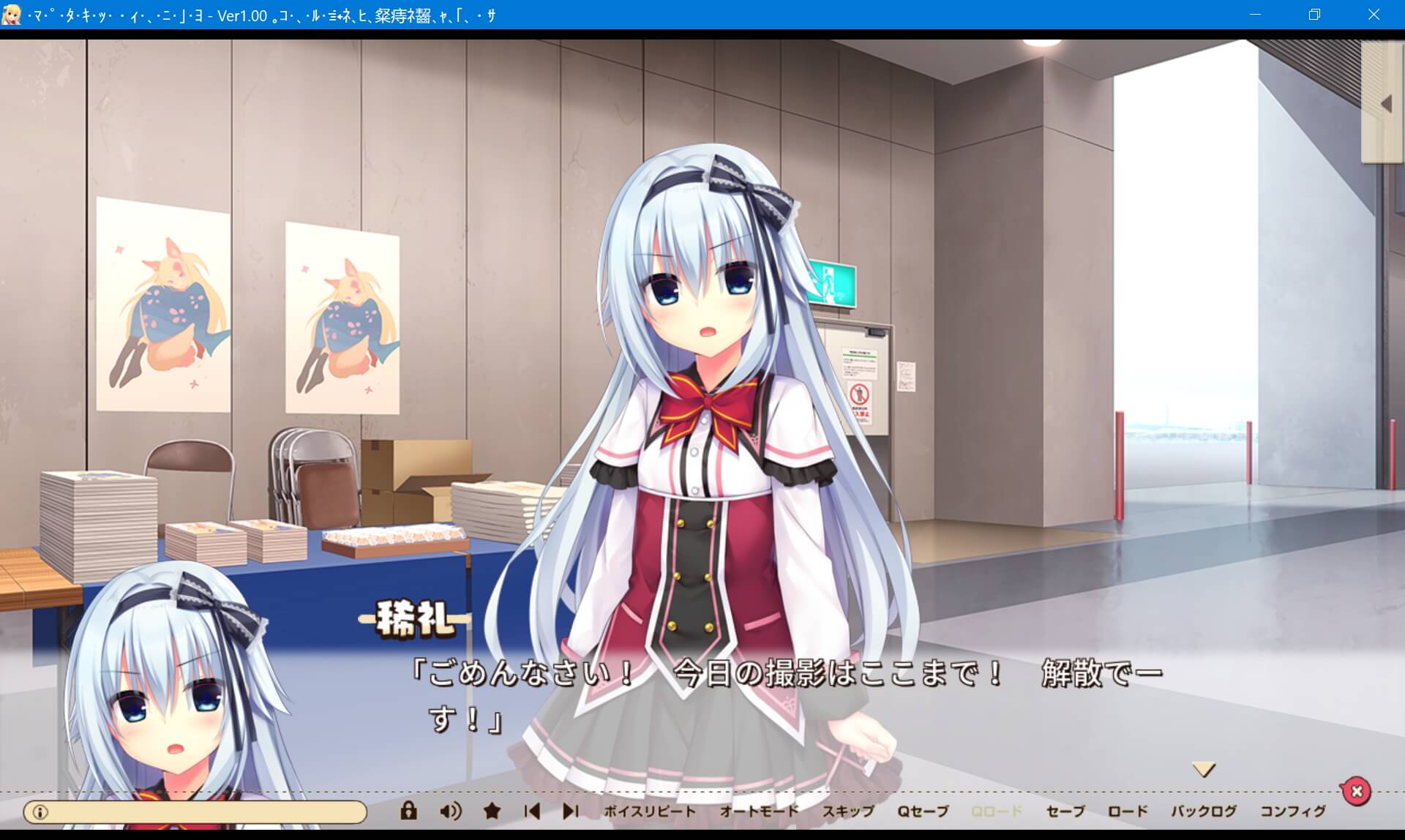
Task: Open the バックログ text history
Action: tap(1202, 811)
